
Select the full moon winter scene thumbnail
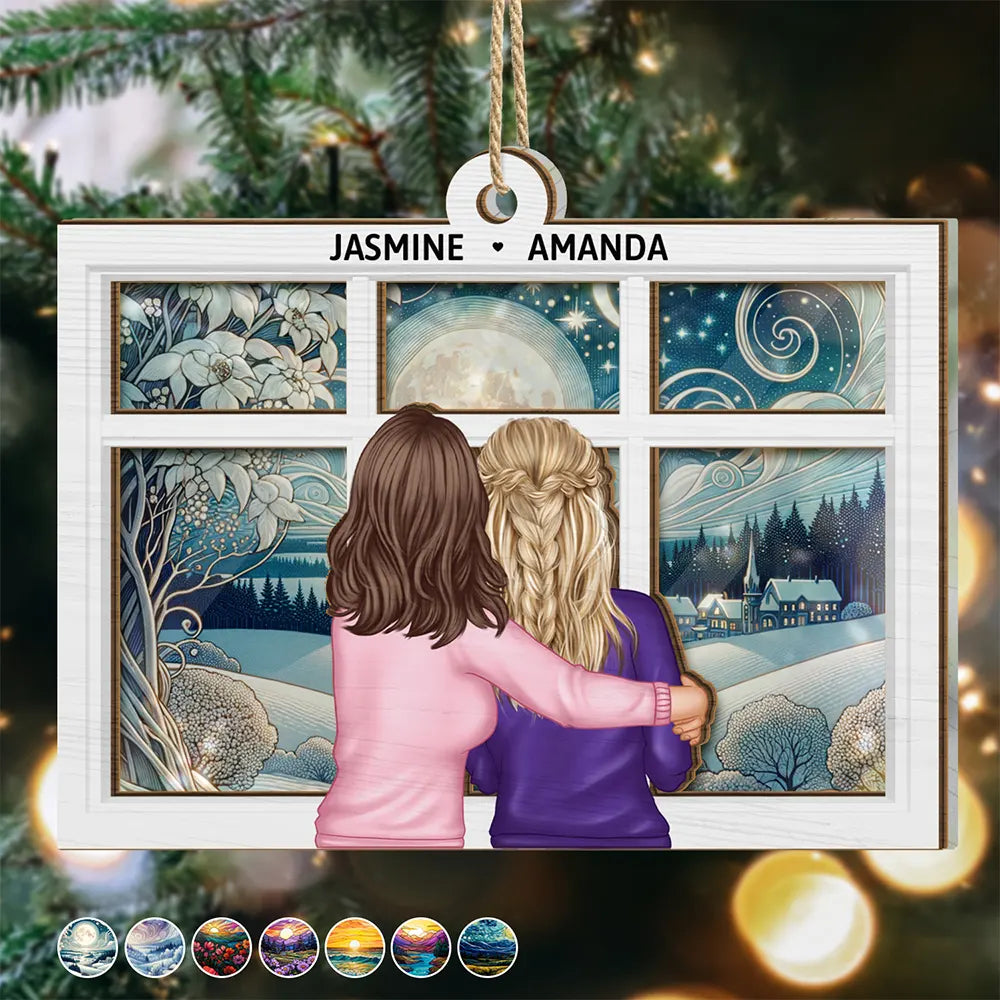(87, 947)
